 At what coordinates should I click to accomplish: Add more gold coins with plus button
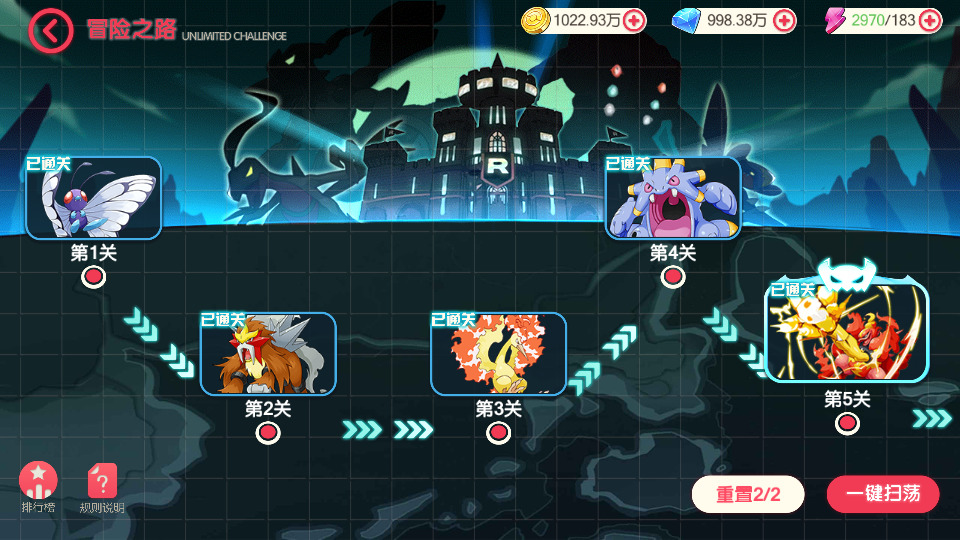pos(634,20)
